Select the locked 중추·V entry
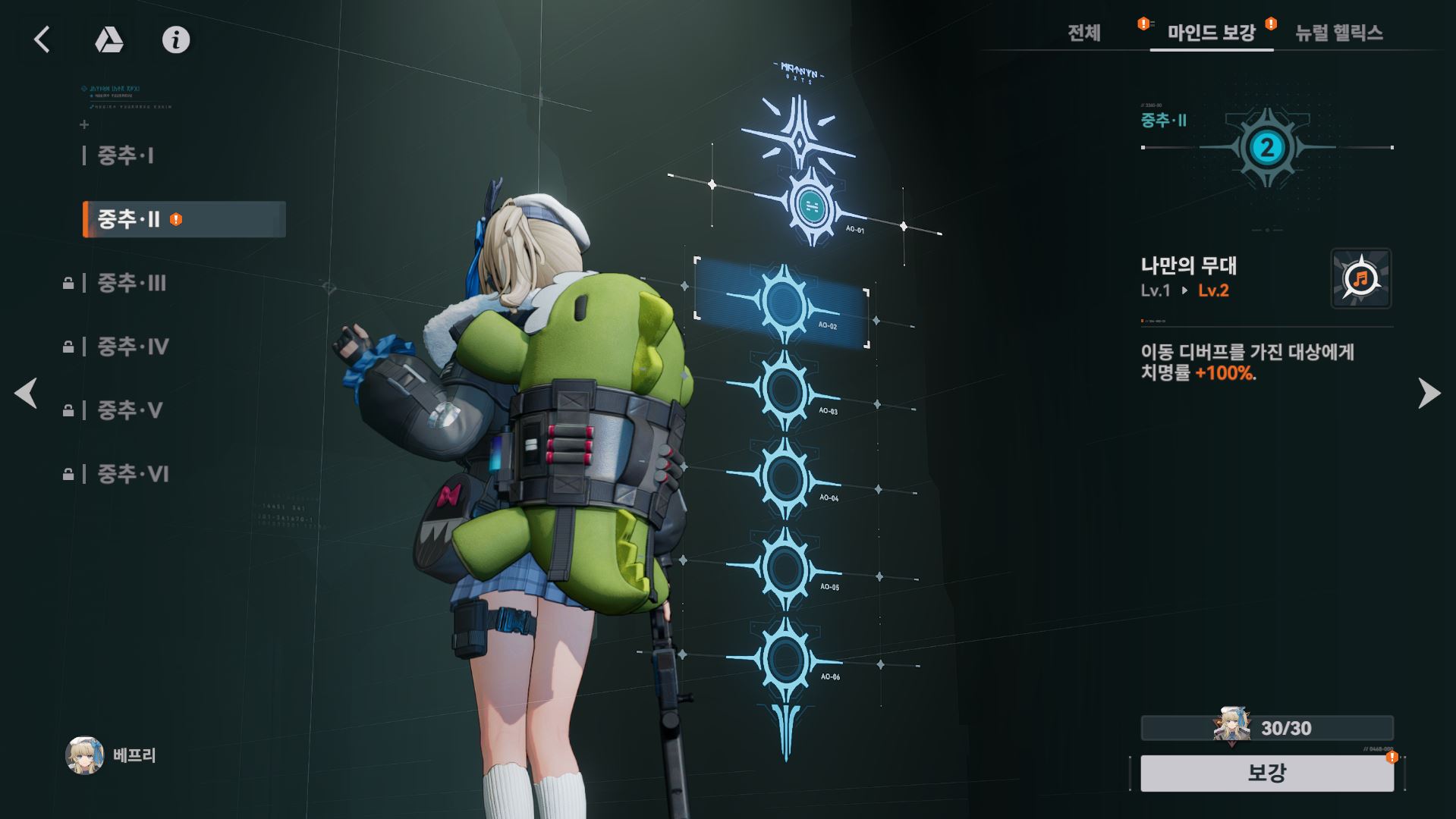1456x819 pixels. (x=130, y=410)
